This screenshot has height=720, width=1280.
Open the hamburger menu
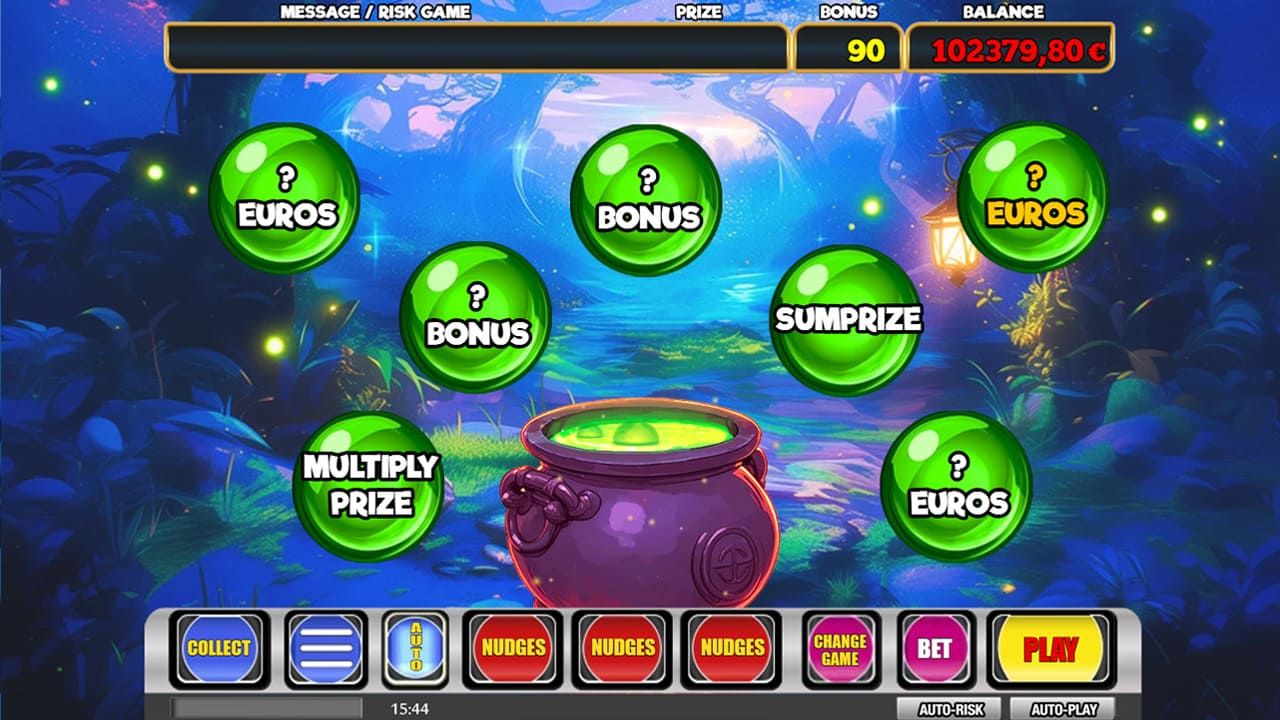(324, 648)
